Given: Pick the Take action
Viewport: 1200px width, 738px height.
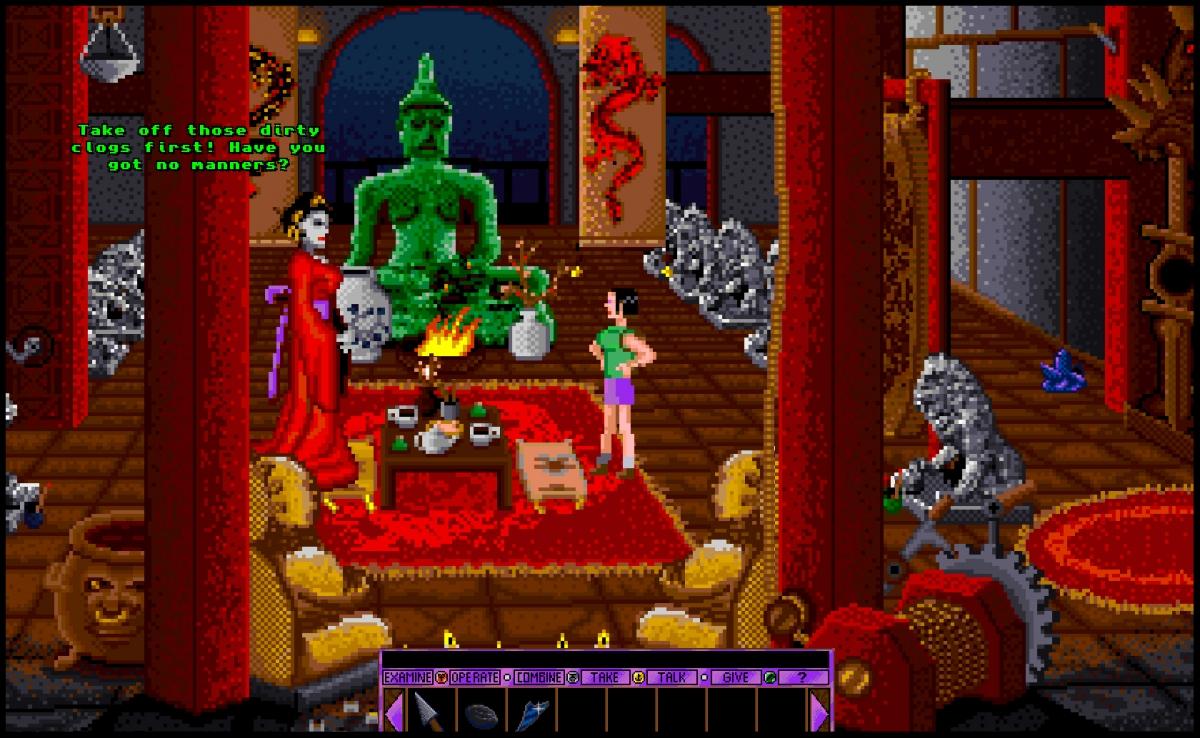Looking at the screenshot, I should tap(604, 677).
